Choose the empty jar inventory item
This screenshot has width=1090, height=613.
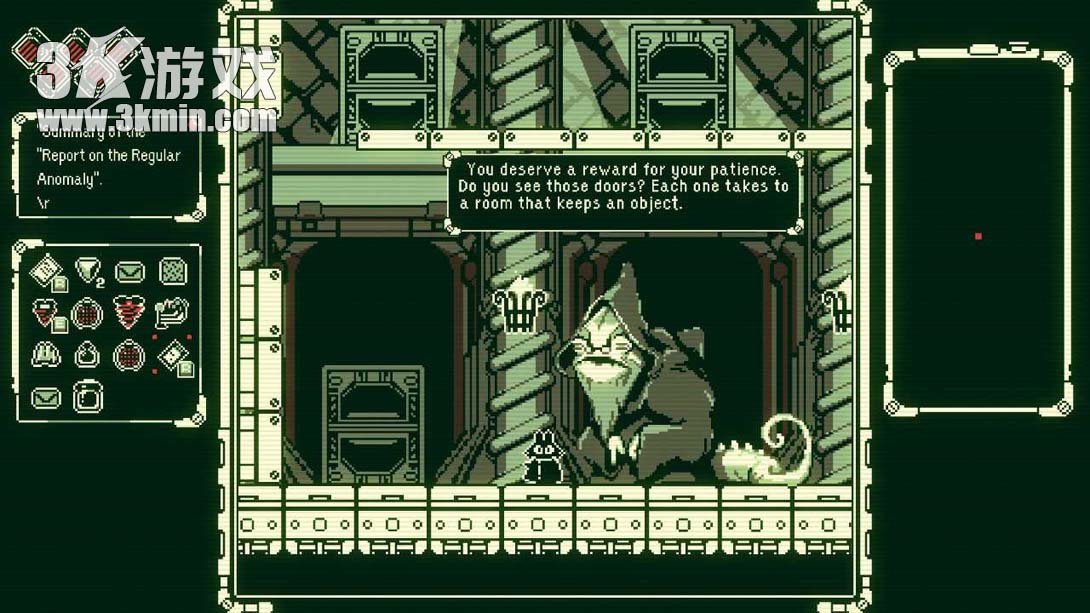(88, 397)
